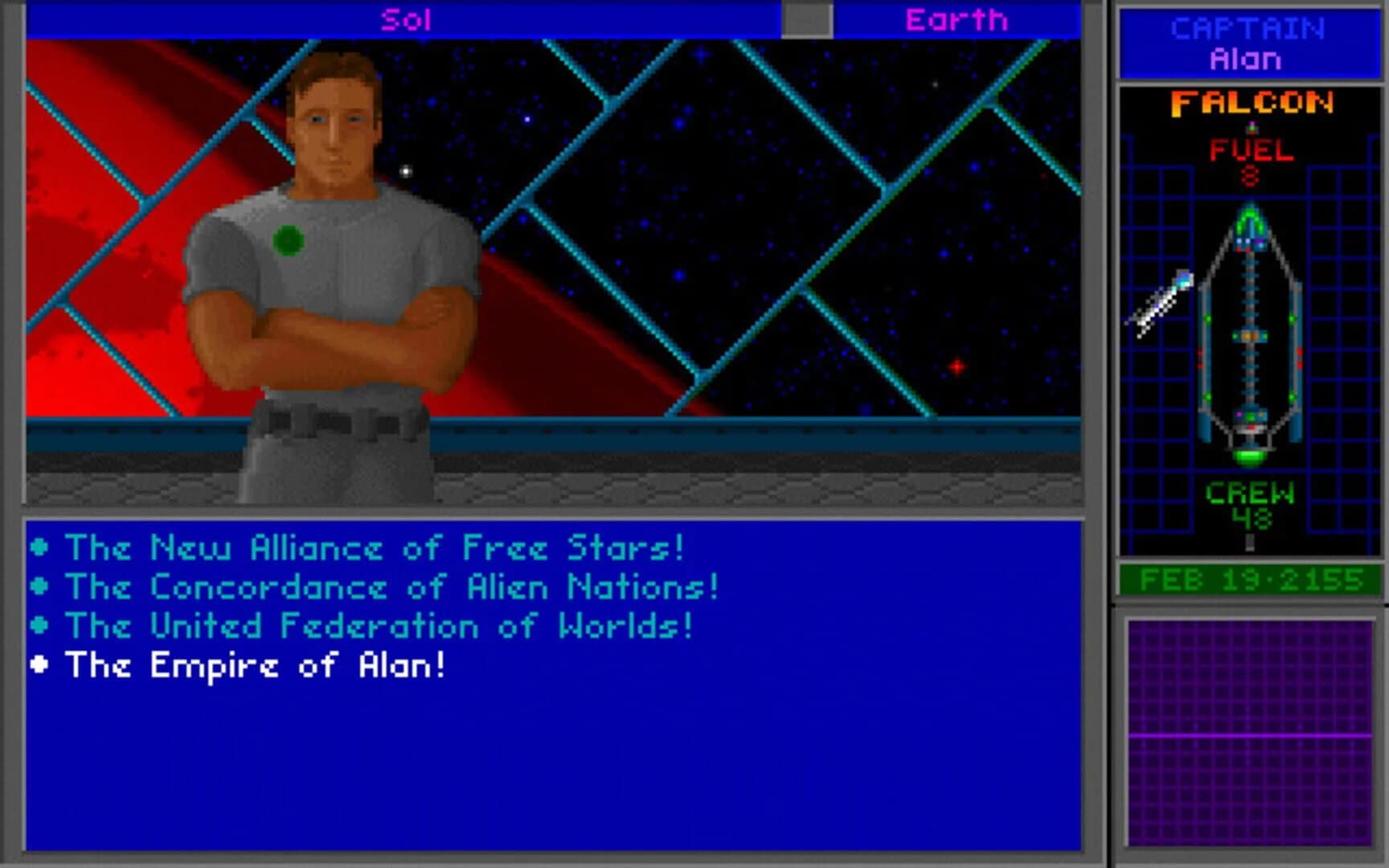
Task: Click the green badge on the captain's shirt
Action: coord(287,240)
